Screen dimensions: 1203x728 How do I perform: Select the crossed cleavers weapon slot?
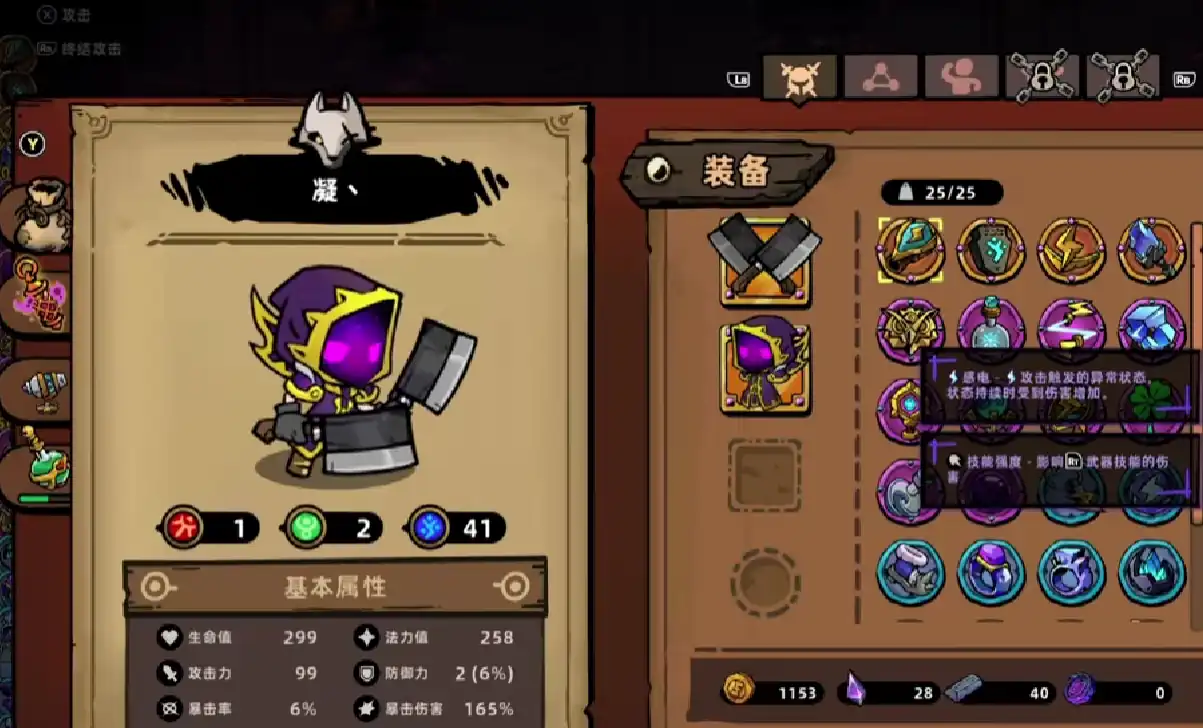[765, 260]
